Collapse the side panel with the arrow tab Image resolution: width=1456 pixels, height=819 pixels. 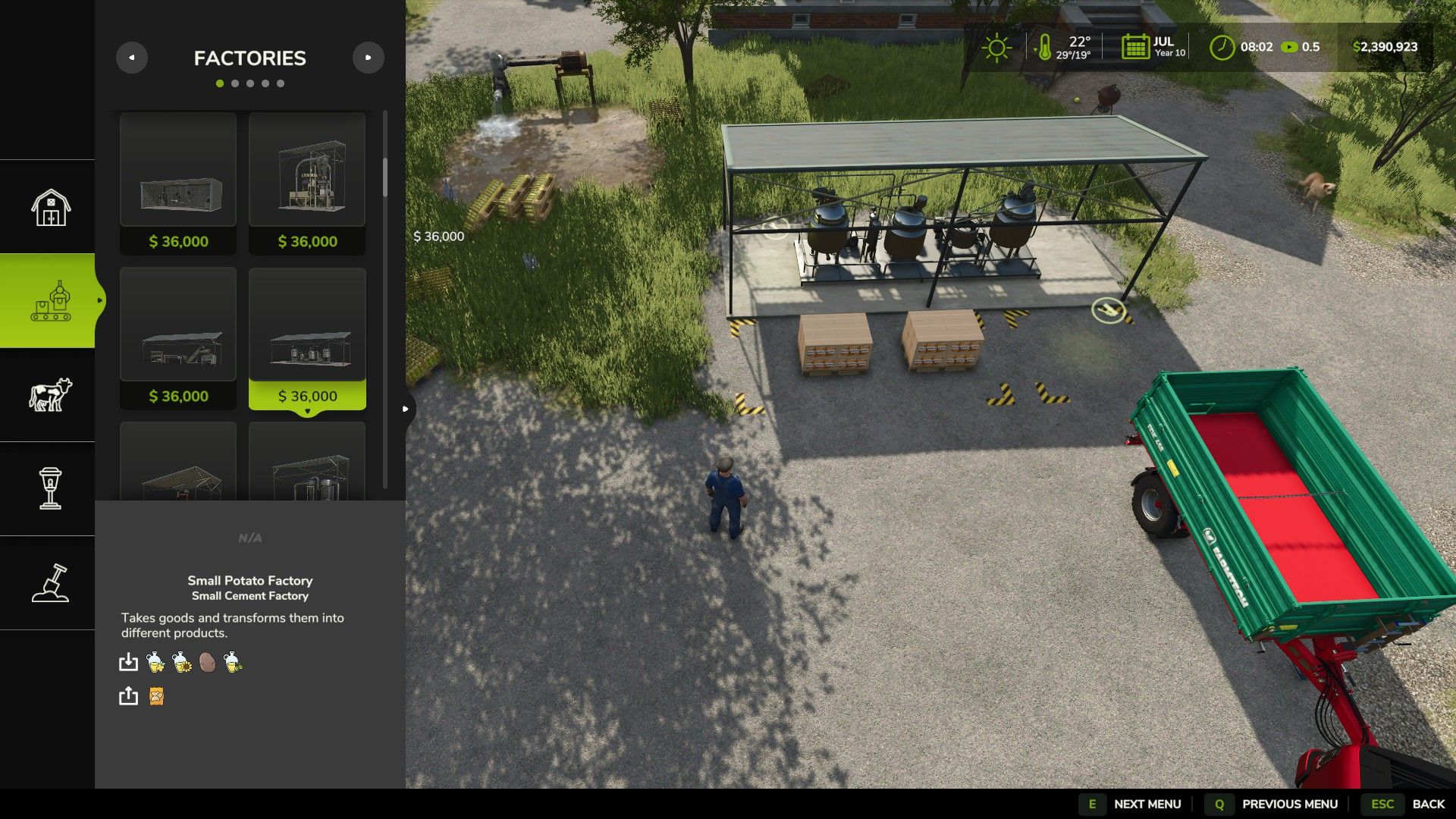(406, 409)
